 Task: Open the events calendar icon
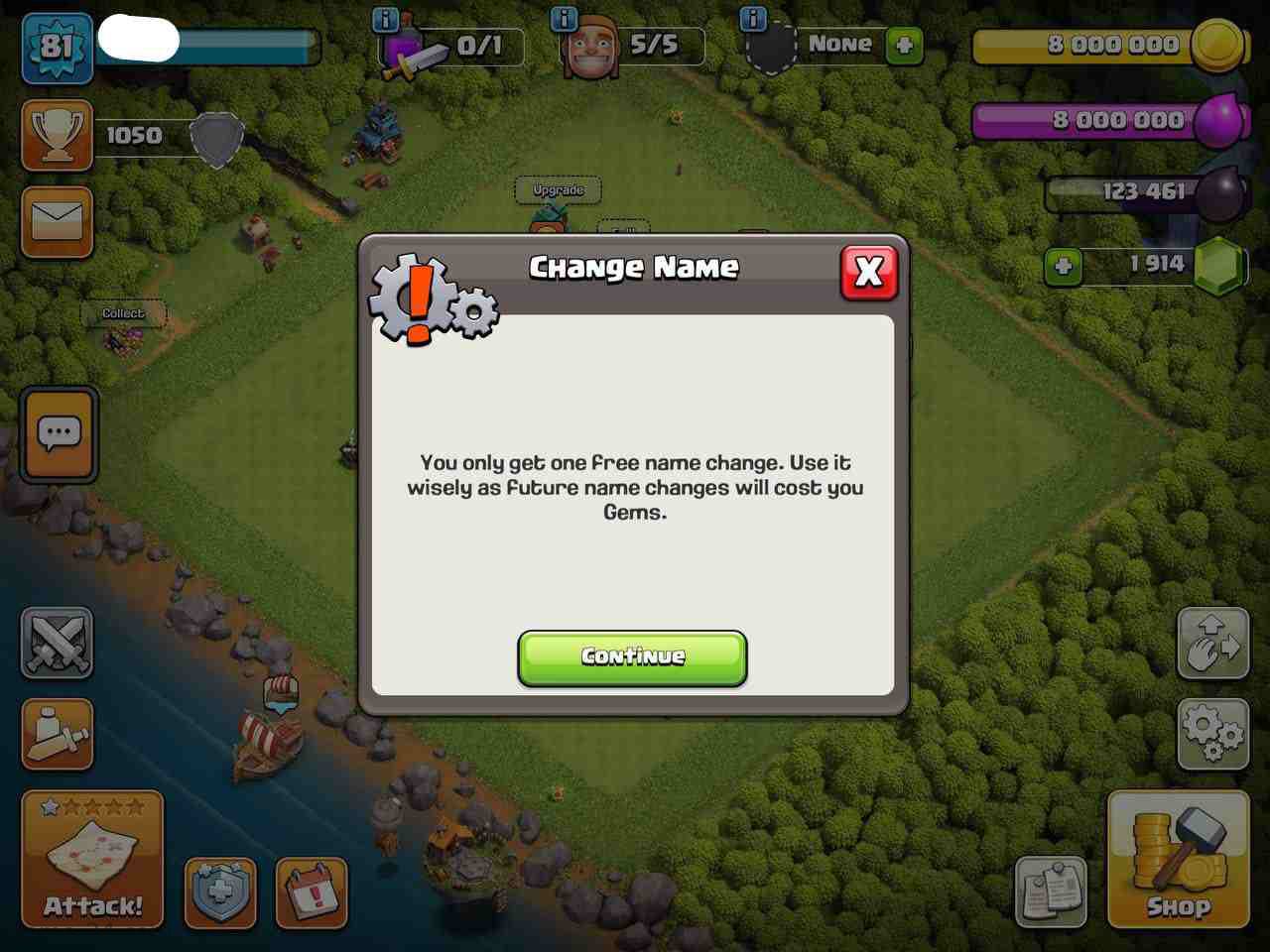click(312, 892)
